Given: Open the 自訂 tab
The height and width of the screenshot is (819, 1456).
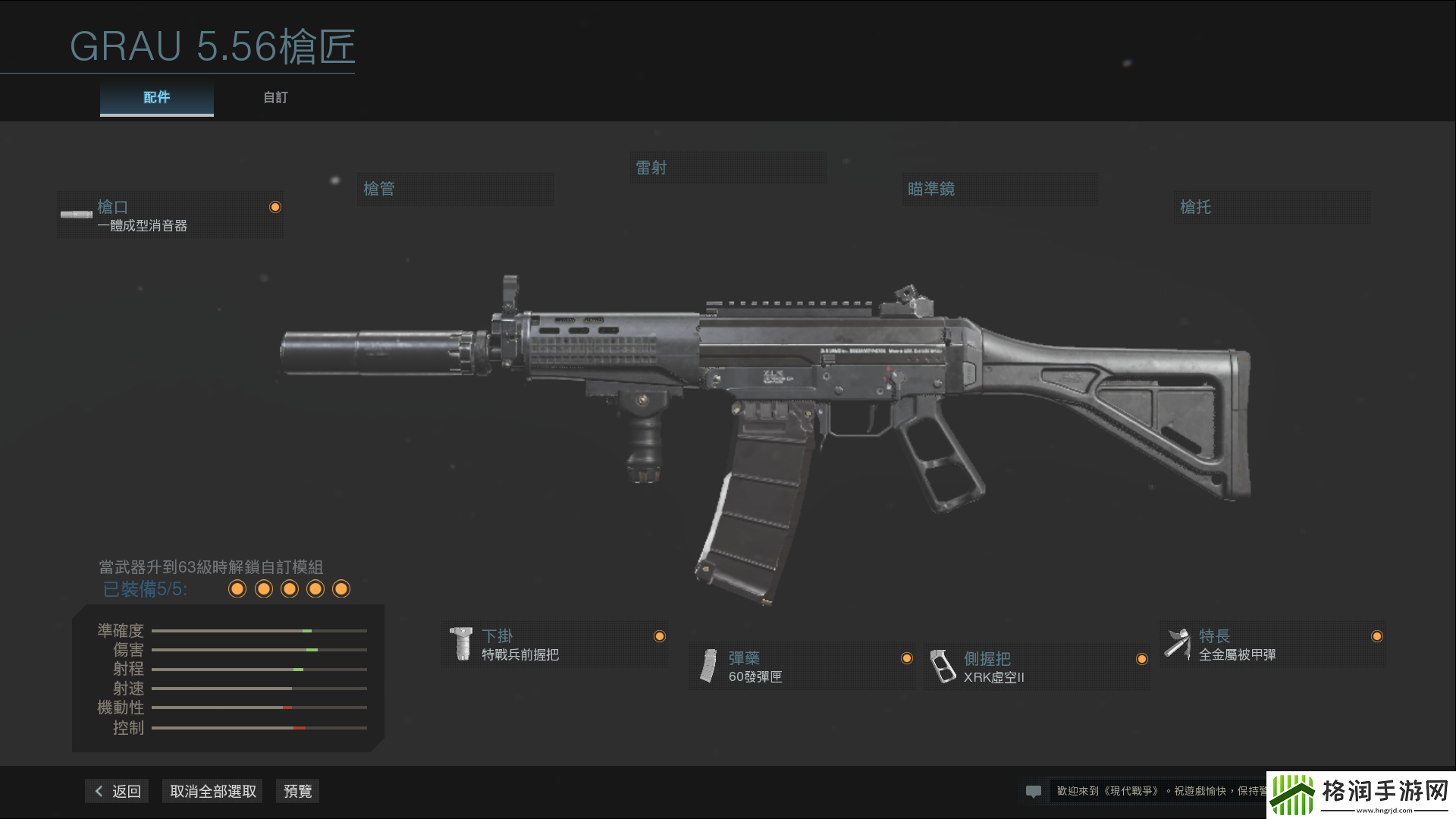Looking at the screenshot, I should (275, 98).
